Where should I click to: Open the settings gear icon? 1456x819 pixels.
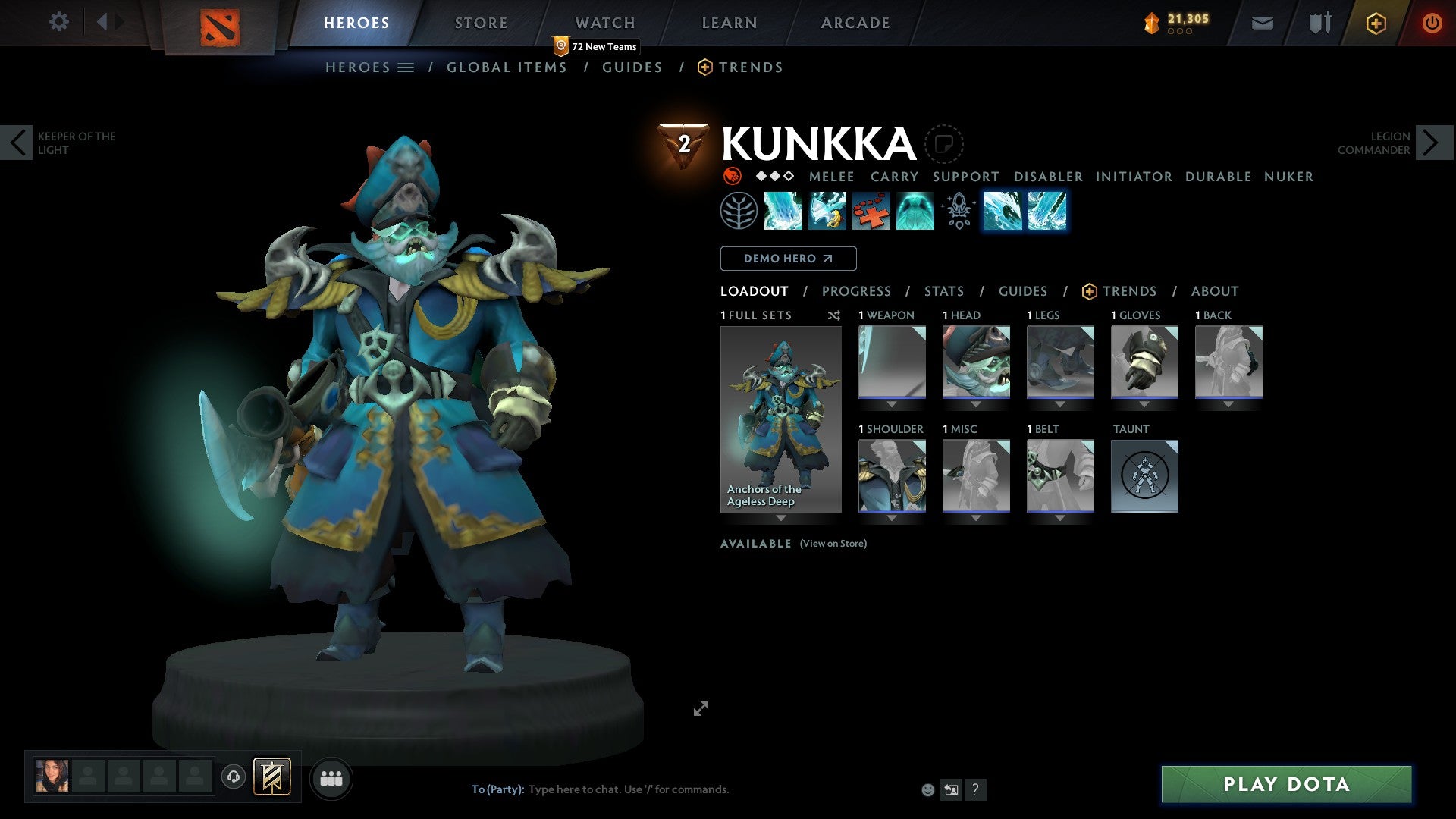pyautogui.click(x=58, y=22)
